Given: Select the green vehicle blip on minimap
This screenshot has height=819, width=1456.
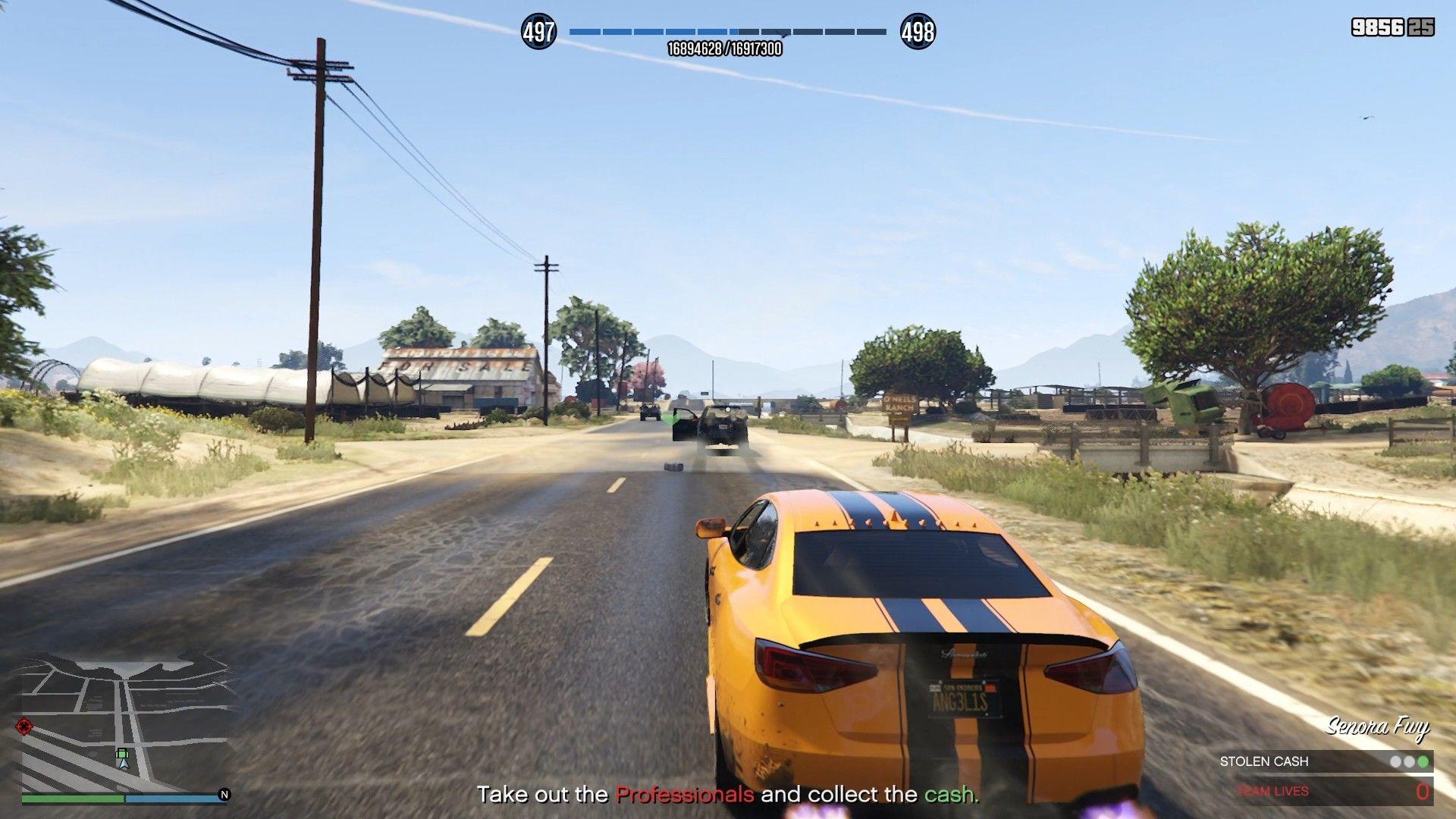Looking at the screenshot, I should click(122, 754).
